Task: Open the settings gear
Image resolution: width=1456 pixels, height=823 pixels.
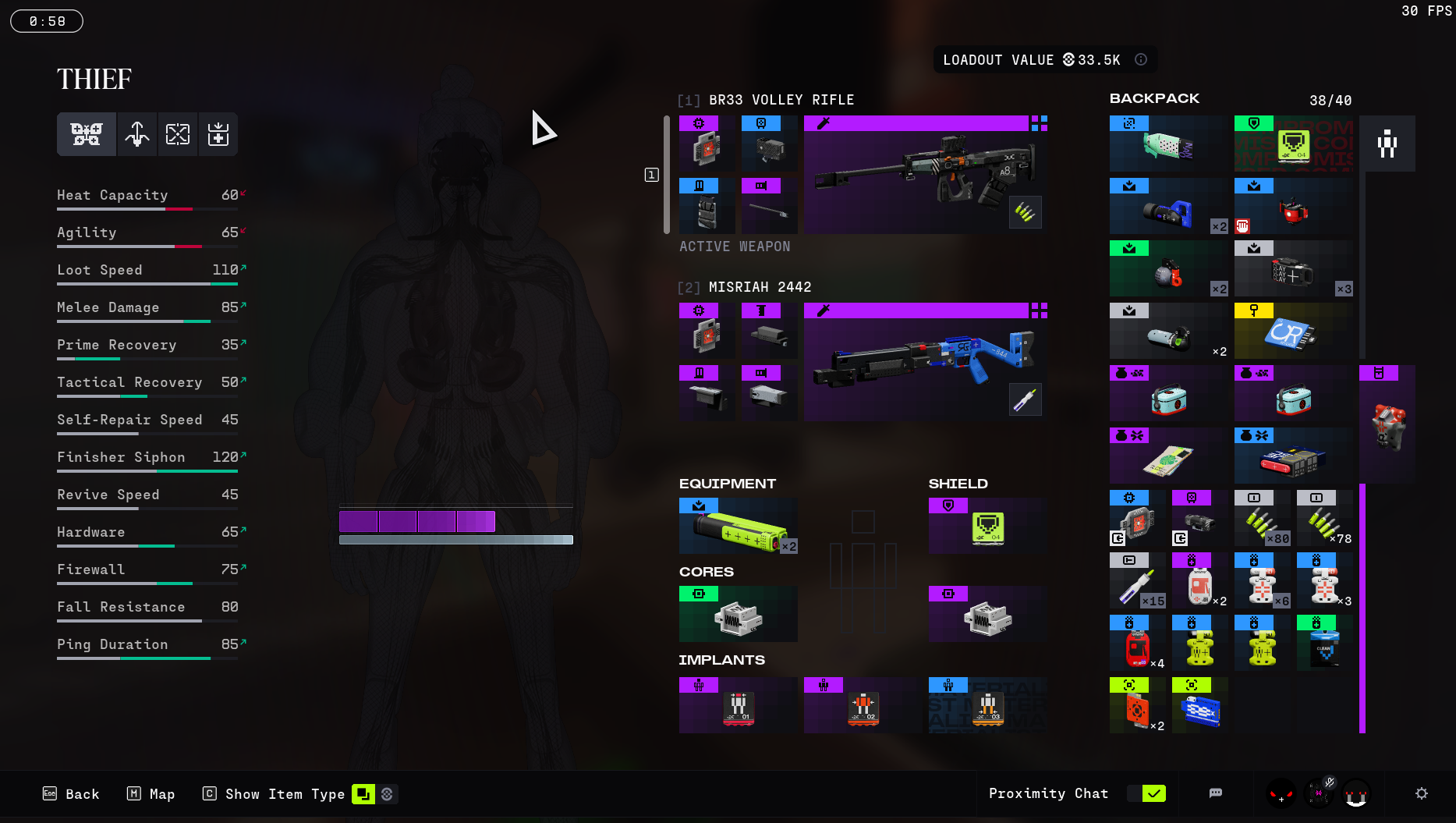Action: 1421,793
